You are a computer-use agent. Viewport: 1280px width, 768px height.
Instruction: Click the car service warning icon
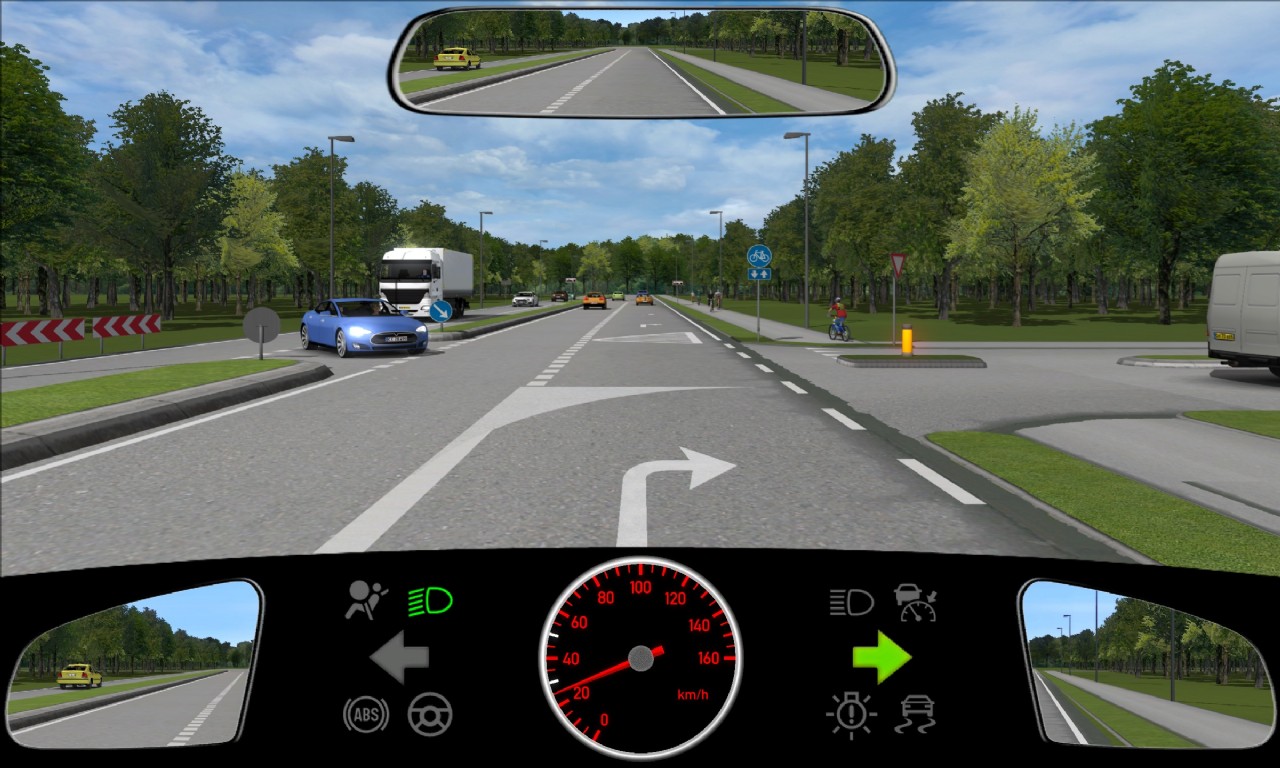tap(915, 602)
